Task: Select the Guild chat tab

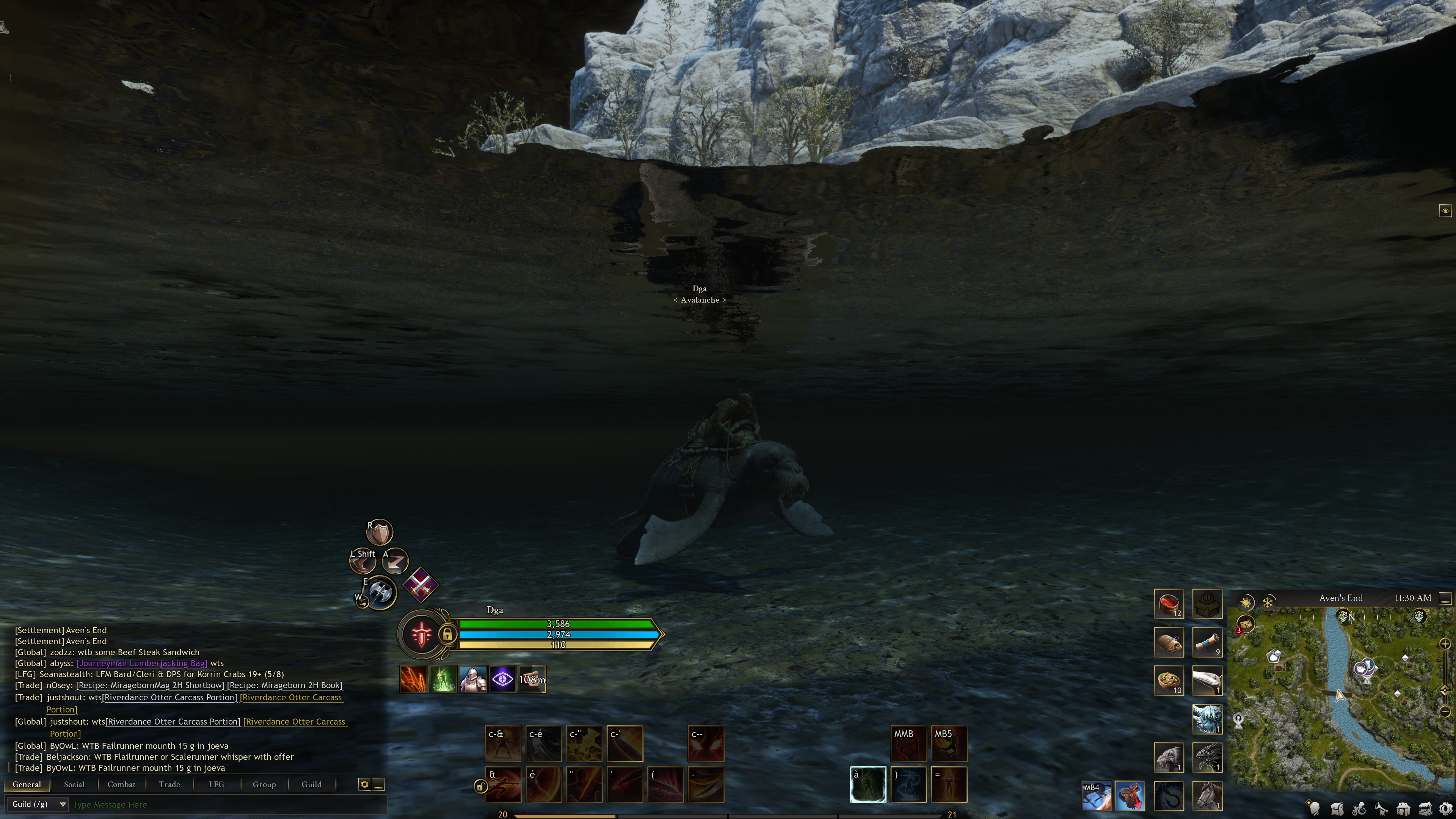Action: tap(311, 784)
